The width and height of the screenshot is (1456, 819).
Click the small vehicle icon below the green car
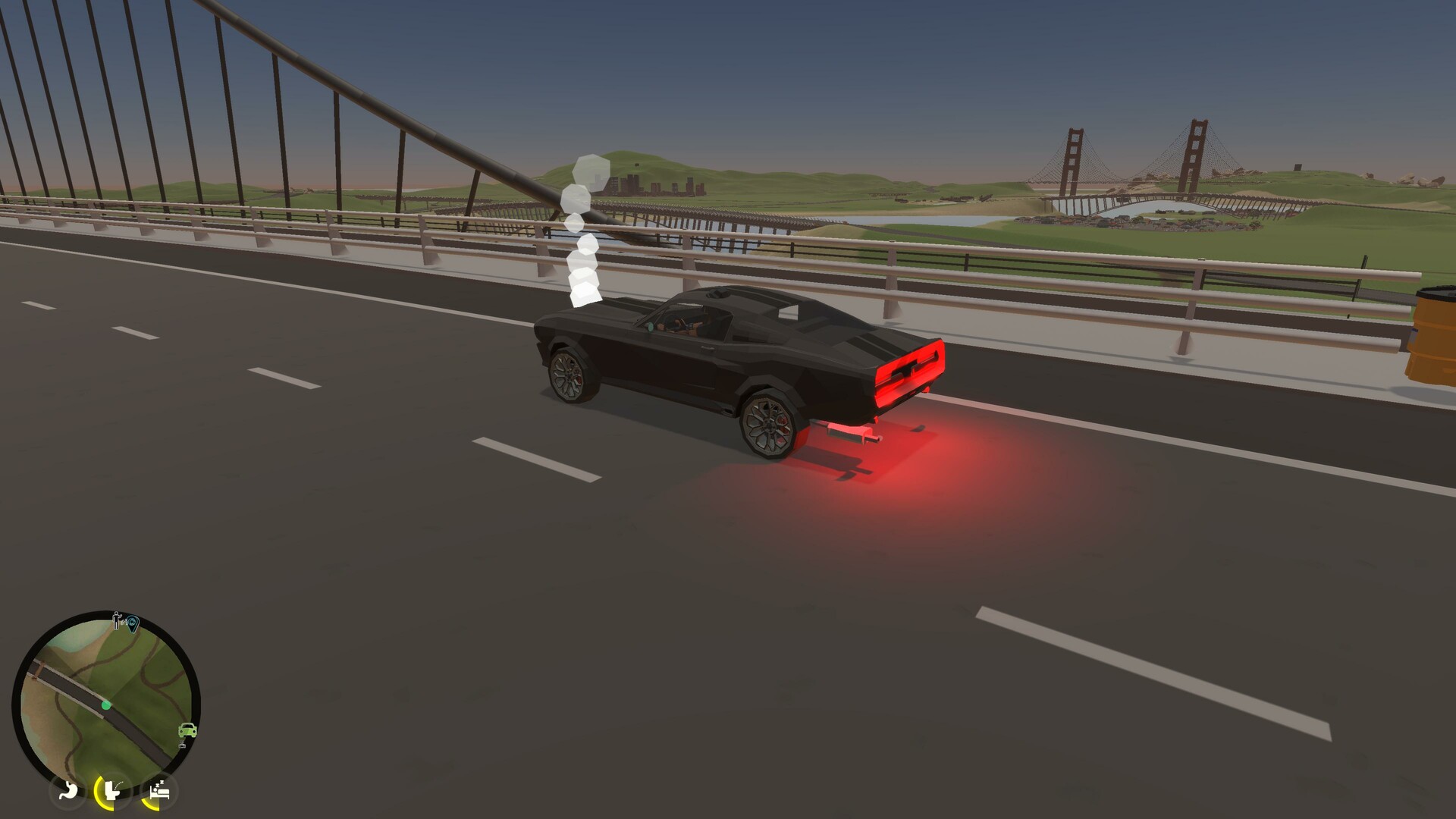(x=182, y=744)
